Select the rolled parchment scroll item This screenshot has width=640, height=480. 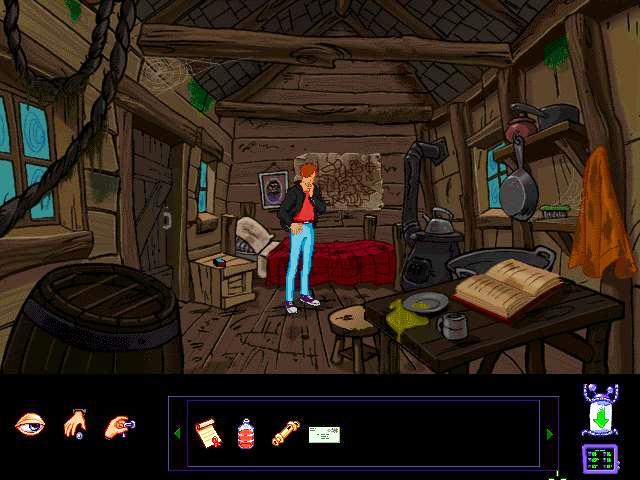[285, 433]
